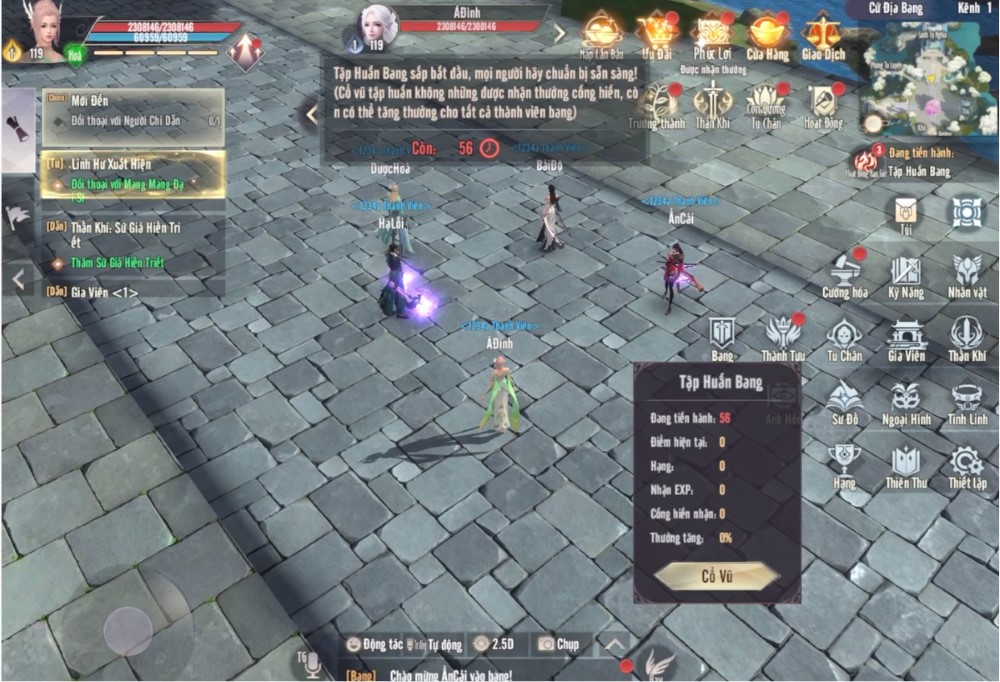
Task: Open the Thiết lập settings
Action: click(x=966, y=464)
